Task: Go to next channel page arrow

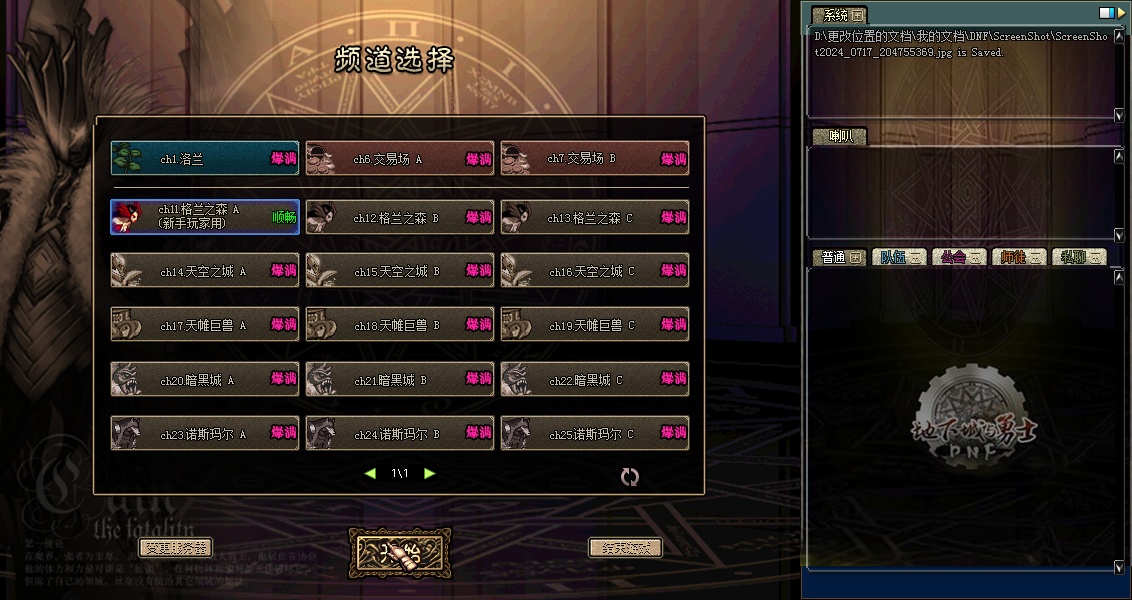Action: click(x=430, y=473)
